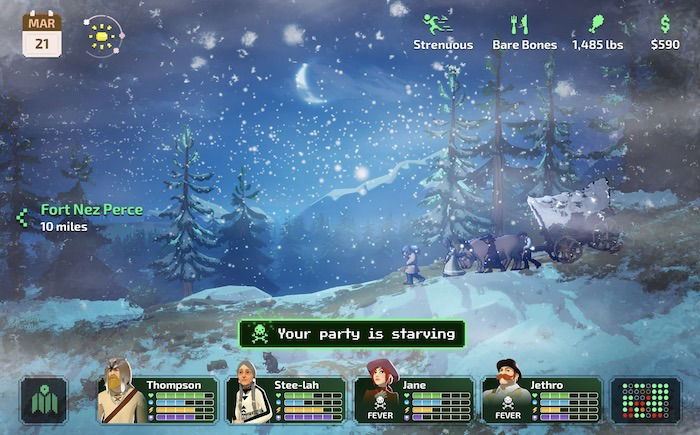Image resolution: width=700 pixels, height=435 pixels.
Task: Click the party is starving alert
Action: point(352,334)
